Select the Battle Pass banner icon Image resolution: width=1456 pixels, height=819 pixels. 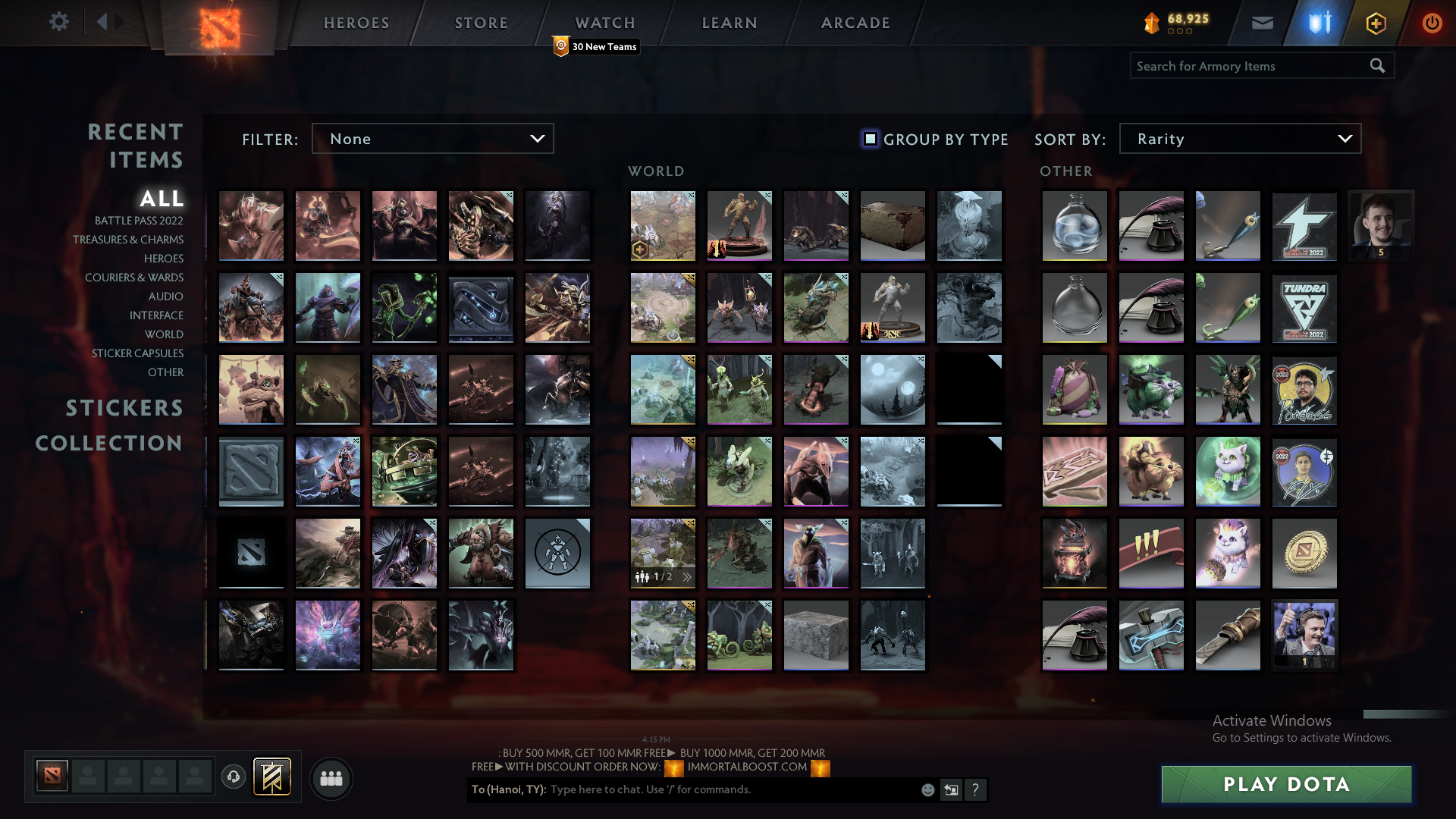pyautogui.click(x=272, y=777)
